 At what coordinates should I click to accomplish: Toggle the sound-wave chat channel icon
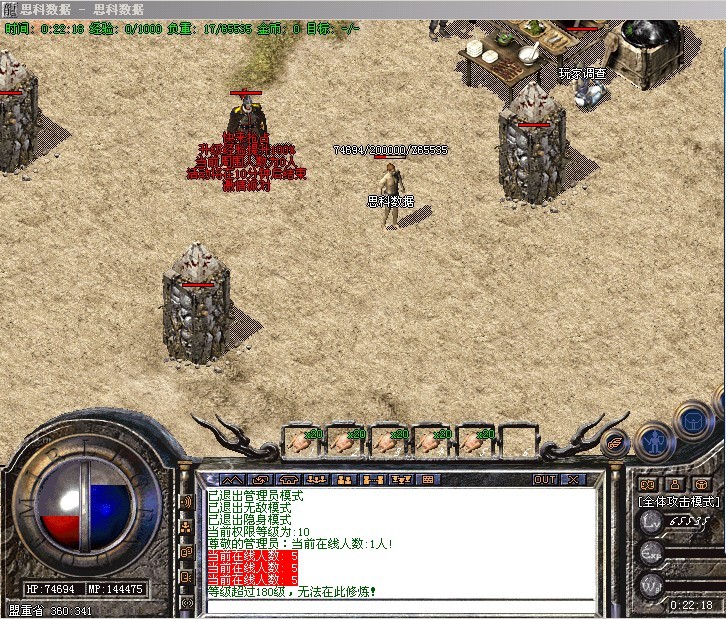pos(186,501)
